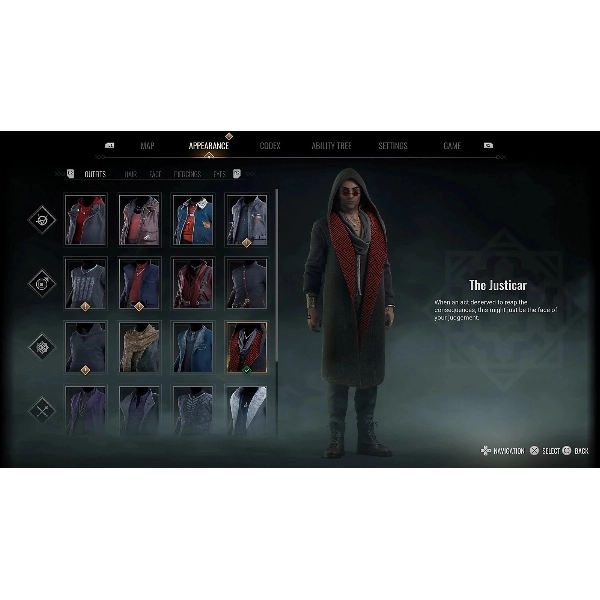Select the gray vest with chain pattern outfit
This screenshot has width=600, height=600.
click(85, 284)
